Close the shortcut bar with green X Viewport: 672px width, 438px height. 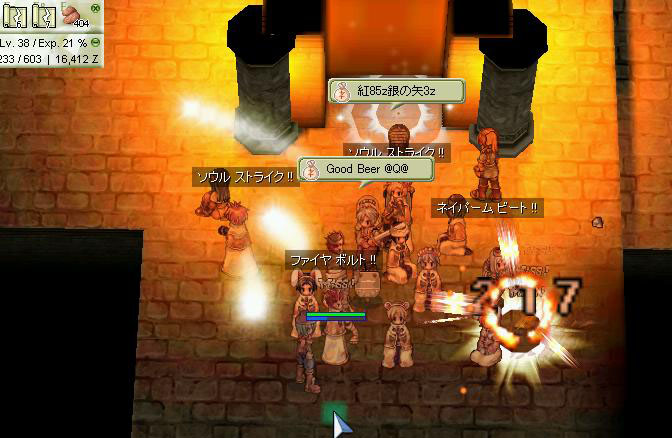coord(93,6)
